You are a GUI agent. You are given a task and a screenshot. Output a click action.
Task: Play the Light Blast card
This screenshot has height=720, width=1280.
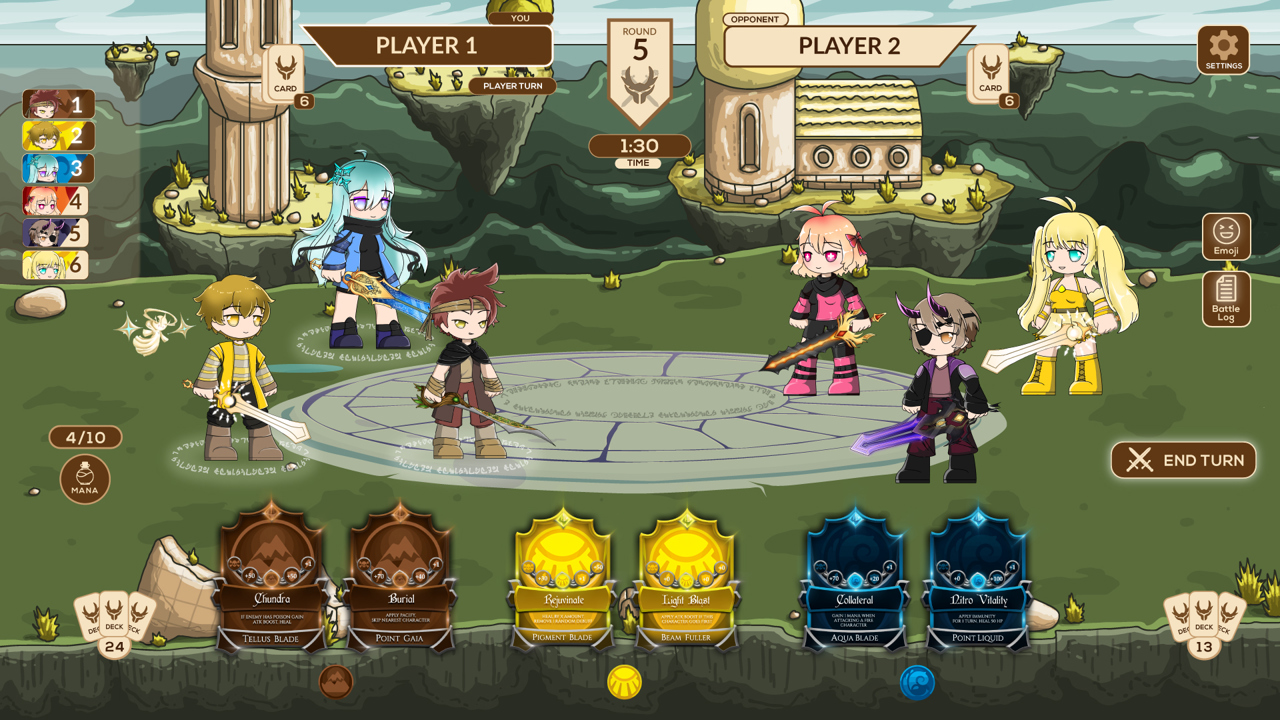coord(686,580)
